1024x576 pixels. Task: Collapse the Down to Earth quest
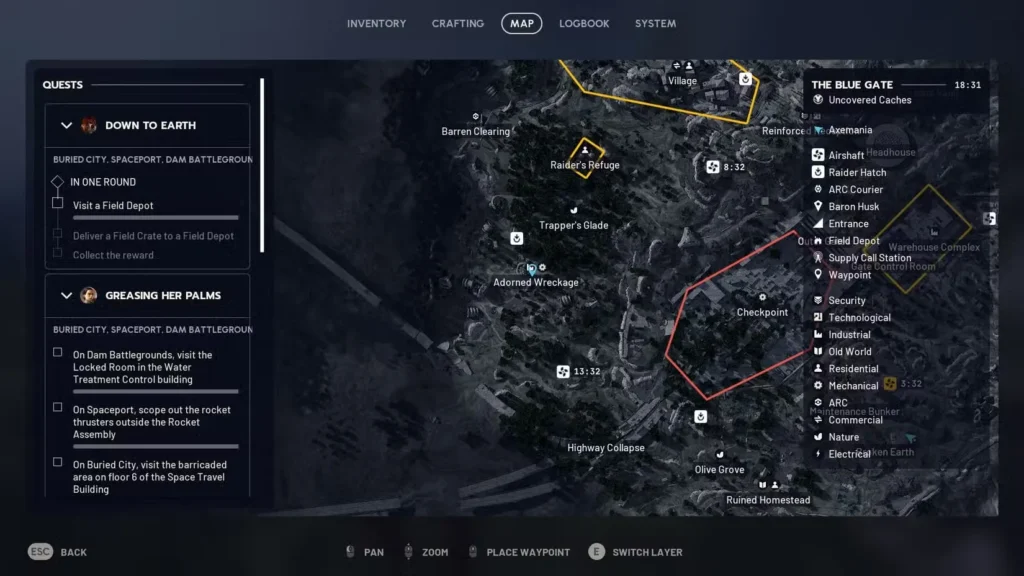[67, 125]
